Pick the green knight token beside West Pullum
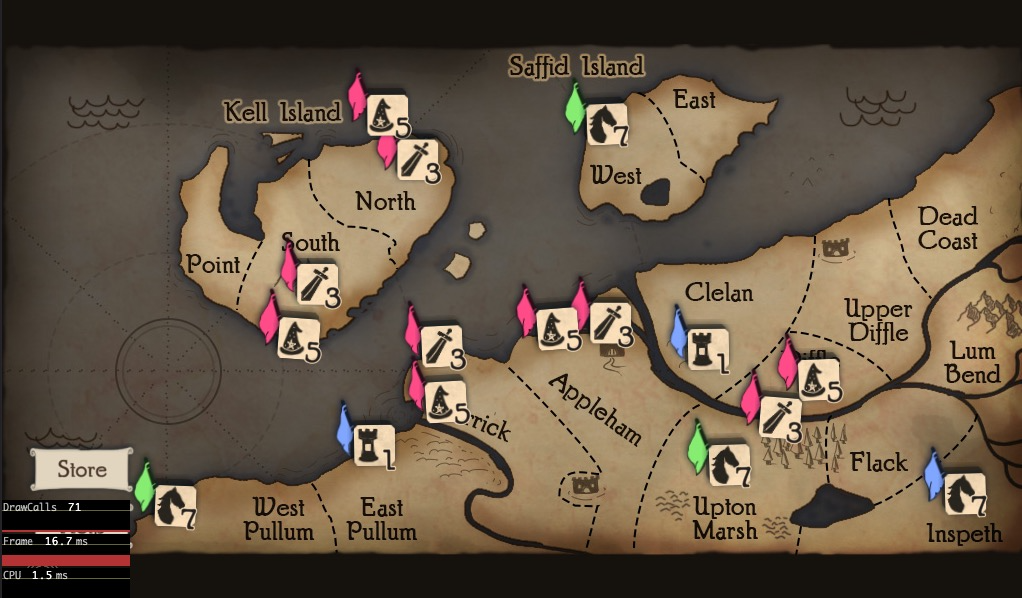 tap(175, 505)
